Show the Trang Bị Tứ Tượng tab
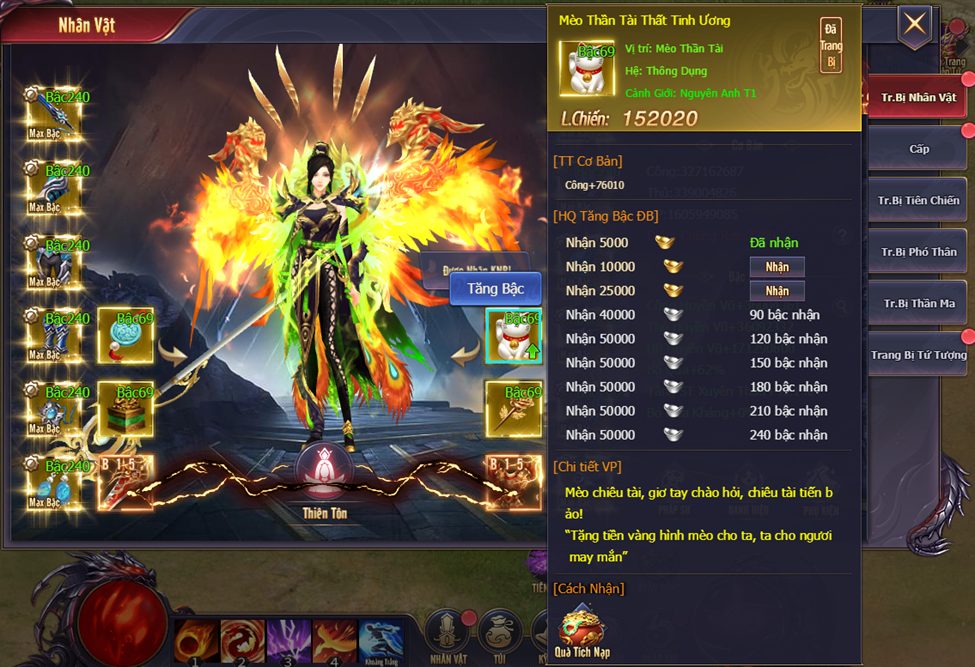Viewport: 975px width, 667px height. tap(918, 355)
